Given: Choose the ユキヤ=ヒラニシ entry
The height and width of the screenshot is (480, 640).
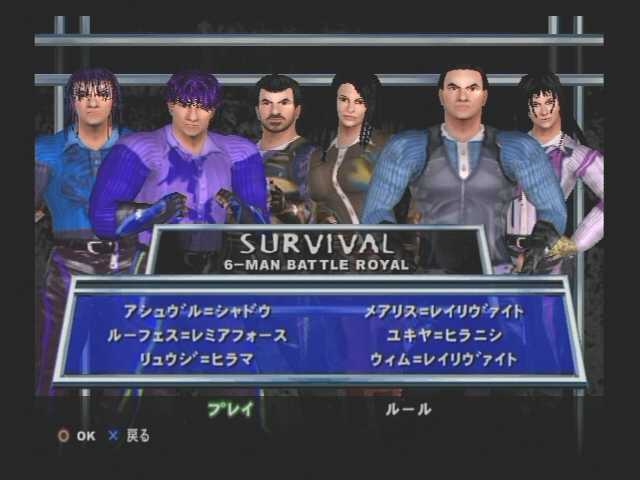Looking at the screenshot, I should point(445,336).
